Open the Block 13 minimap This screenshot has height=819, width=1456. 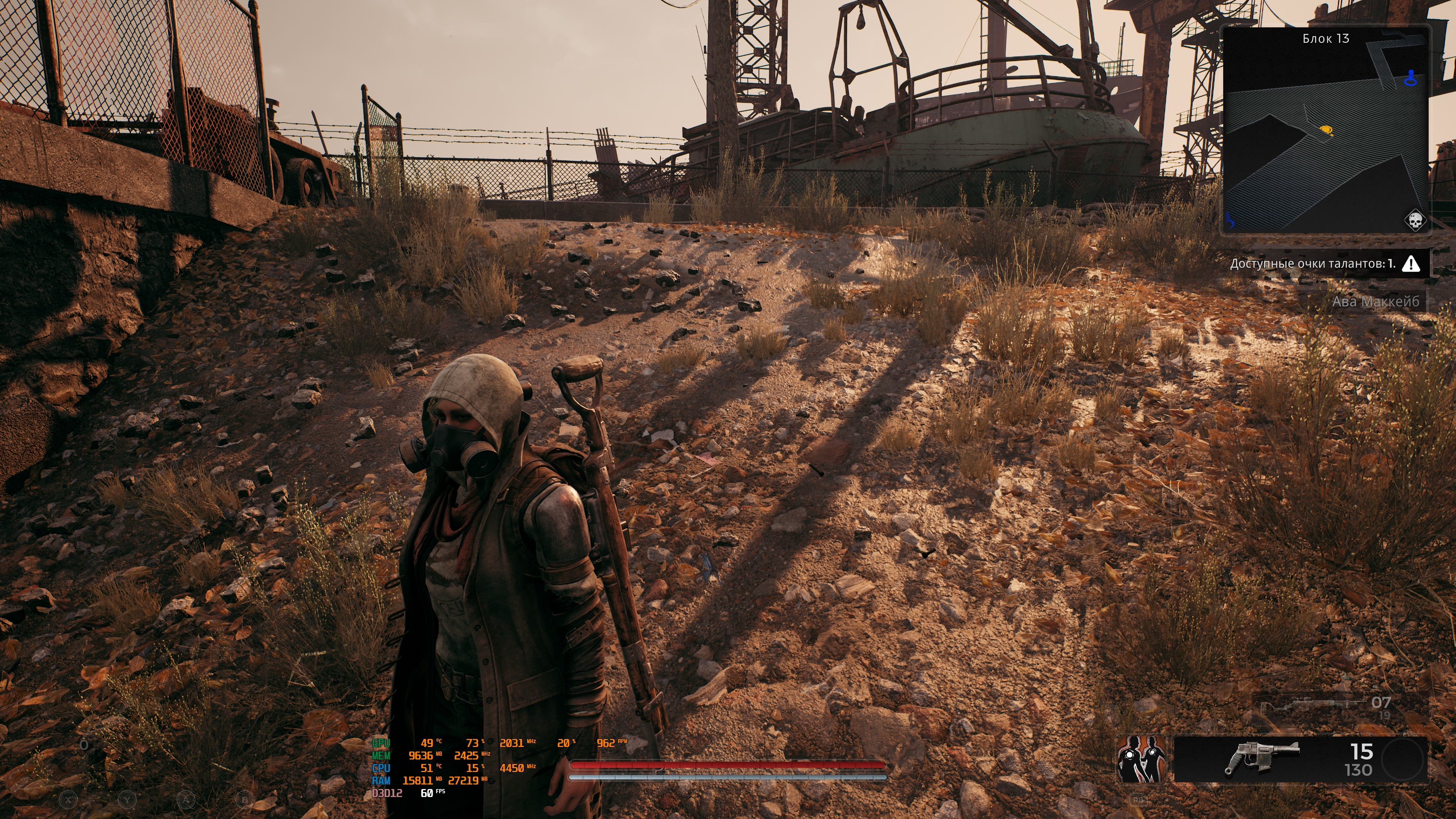coord(1326,130)
